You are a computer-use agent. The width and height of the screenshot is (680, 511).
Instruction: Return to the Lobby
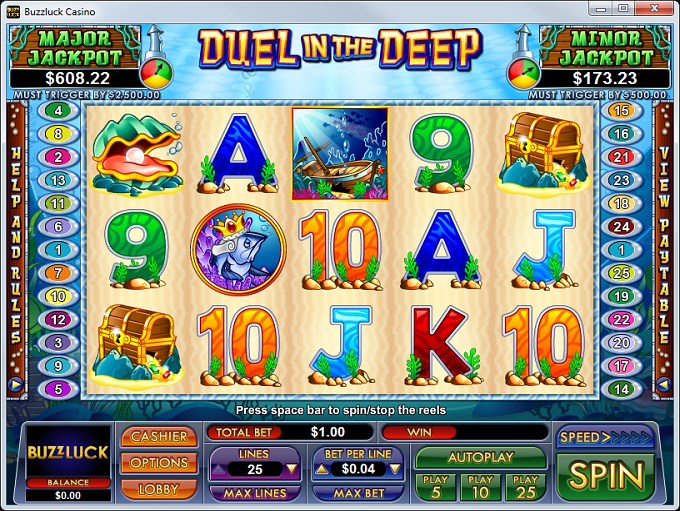click(158, 488)
